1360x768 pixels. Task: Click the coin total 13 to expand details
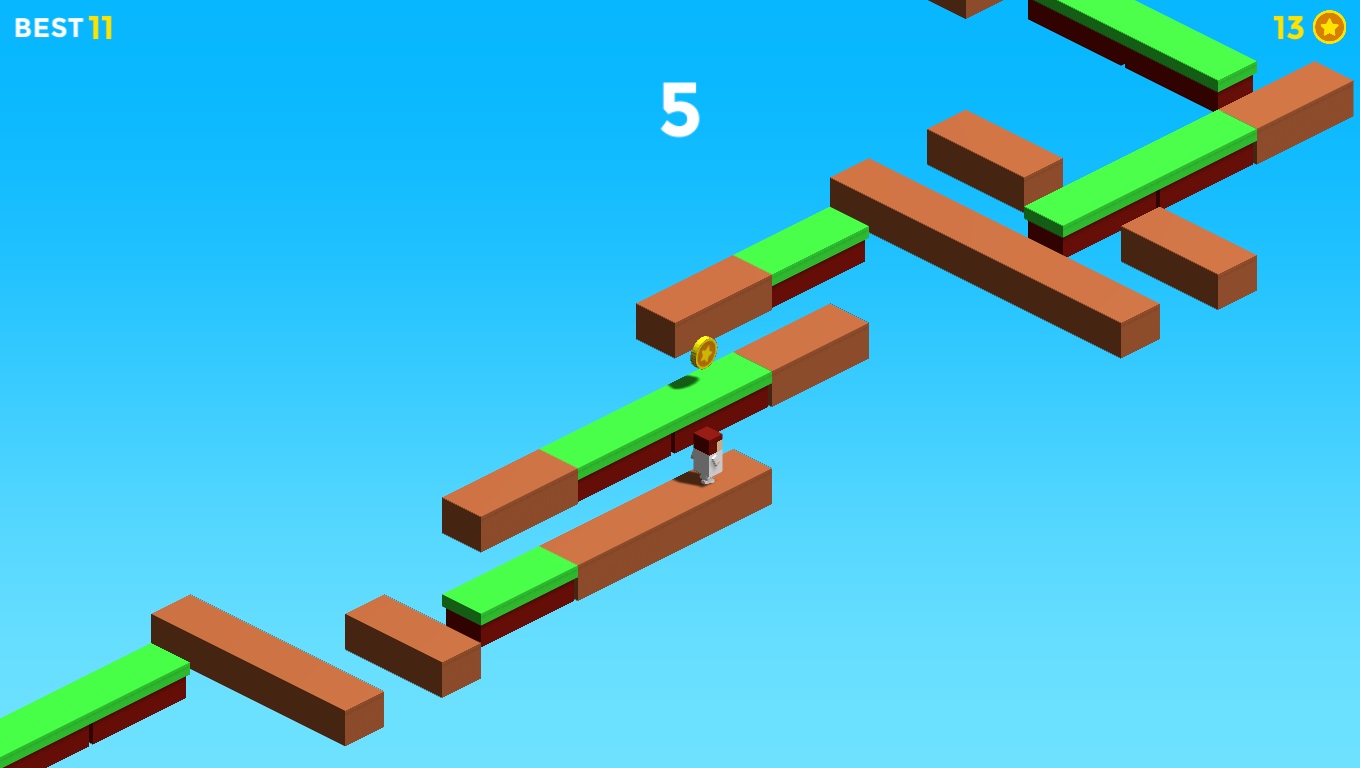coord(1288,28)
